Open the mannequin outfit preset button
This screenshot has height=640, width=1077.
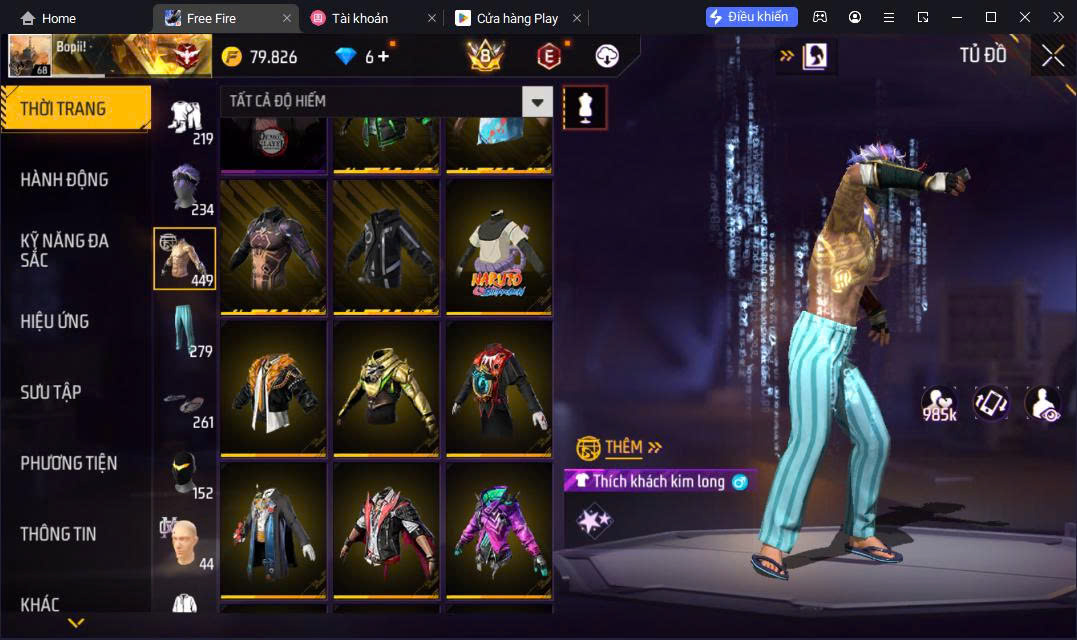click(585, 107)
